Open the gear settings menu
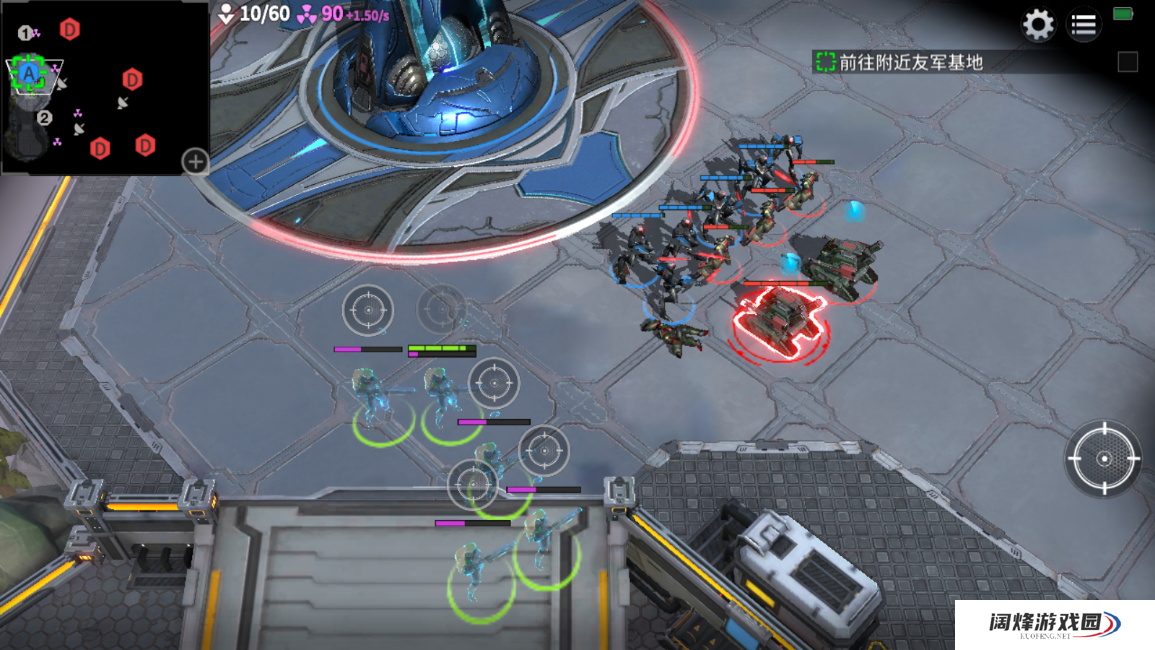The width and height of the screenshot is (1155, 650). point(1038,24)
